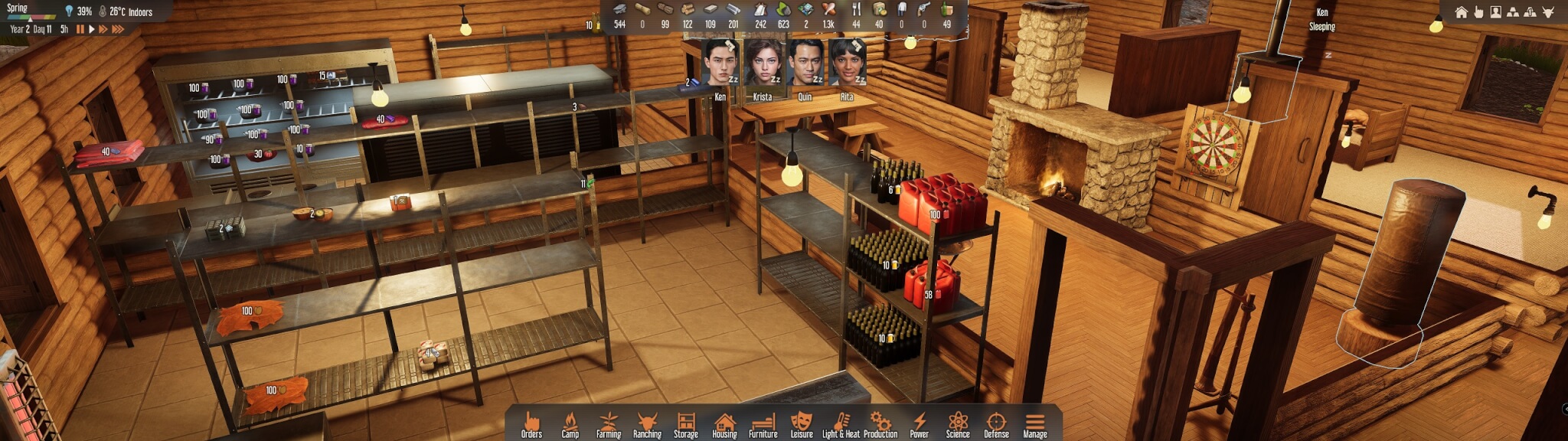Open the Furniture build category
Image resolution: width=1568 pixels, height=441 pixels.
(x=763, y=424)
